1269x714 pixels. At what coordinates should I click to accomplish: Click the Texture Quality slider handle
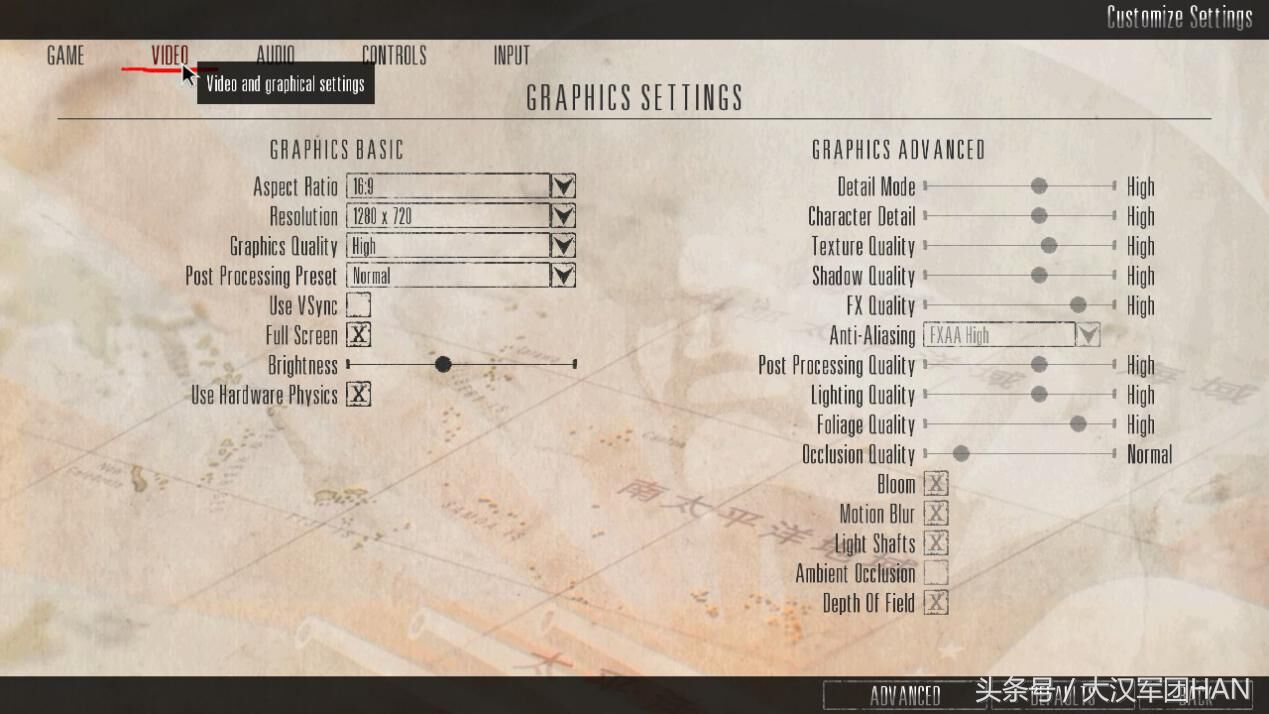1048,246
